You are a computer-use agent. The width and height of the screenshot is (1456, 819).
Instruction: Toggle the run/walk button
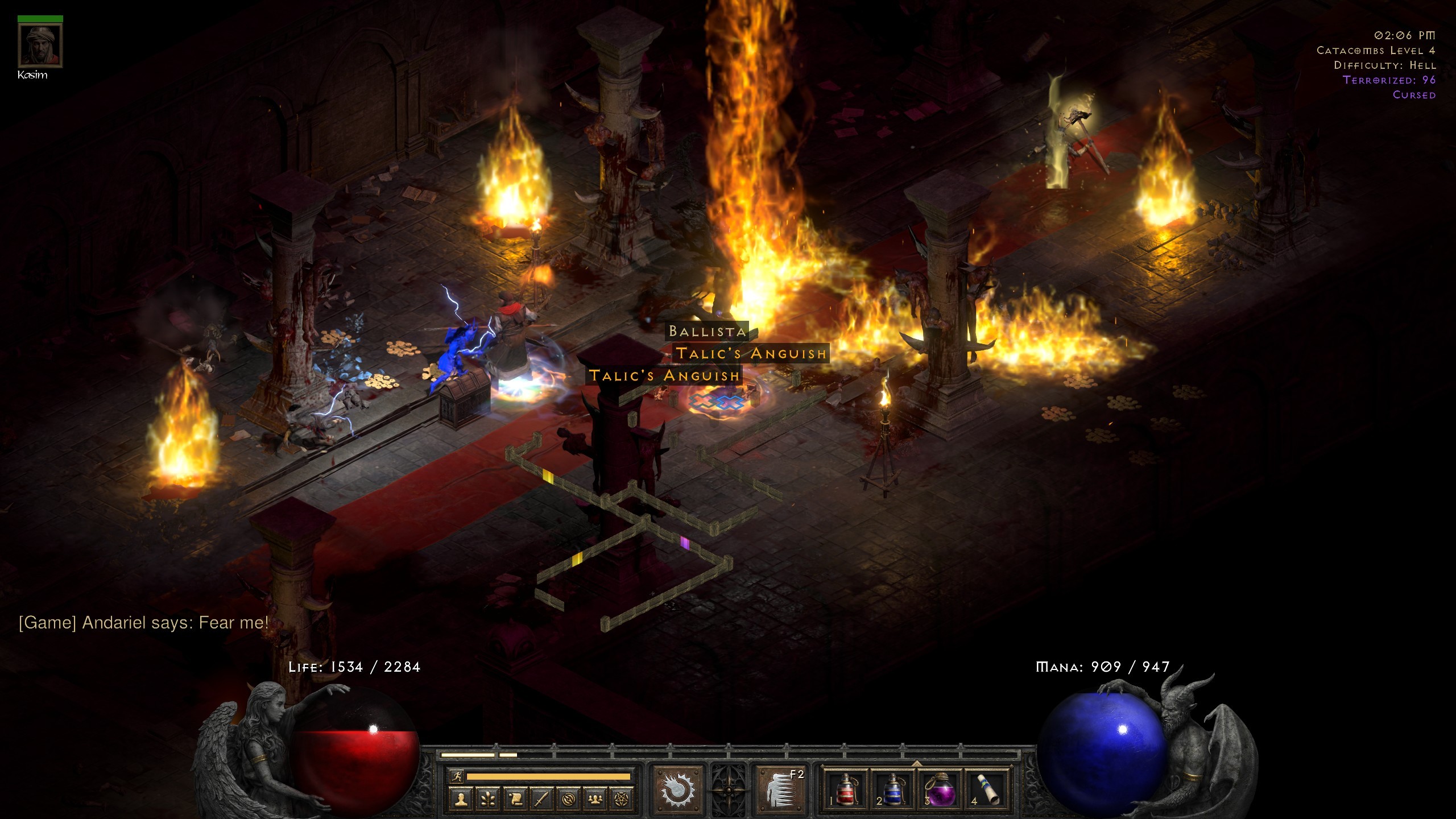457,776
